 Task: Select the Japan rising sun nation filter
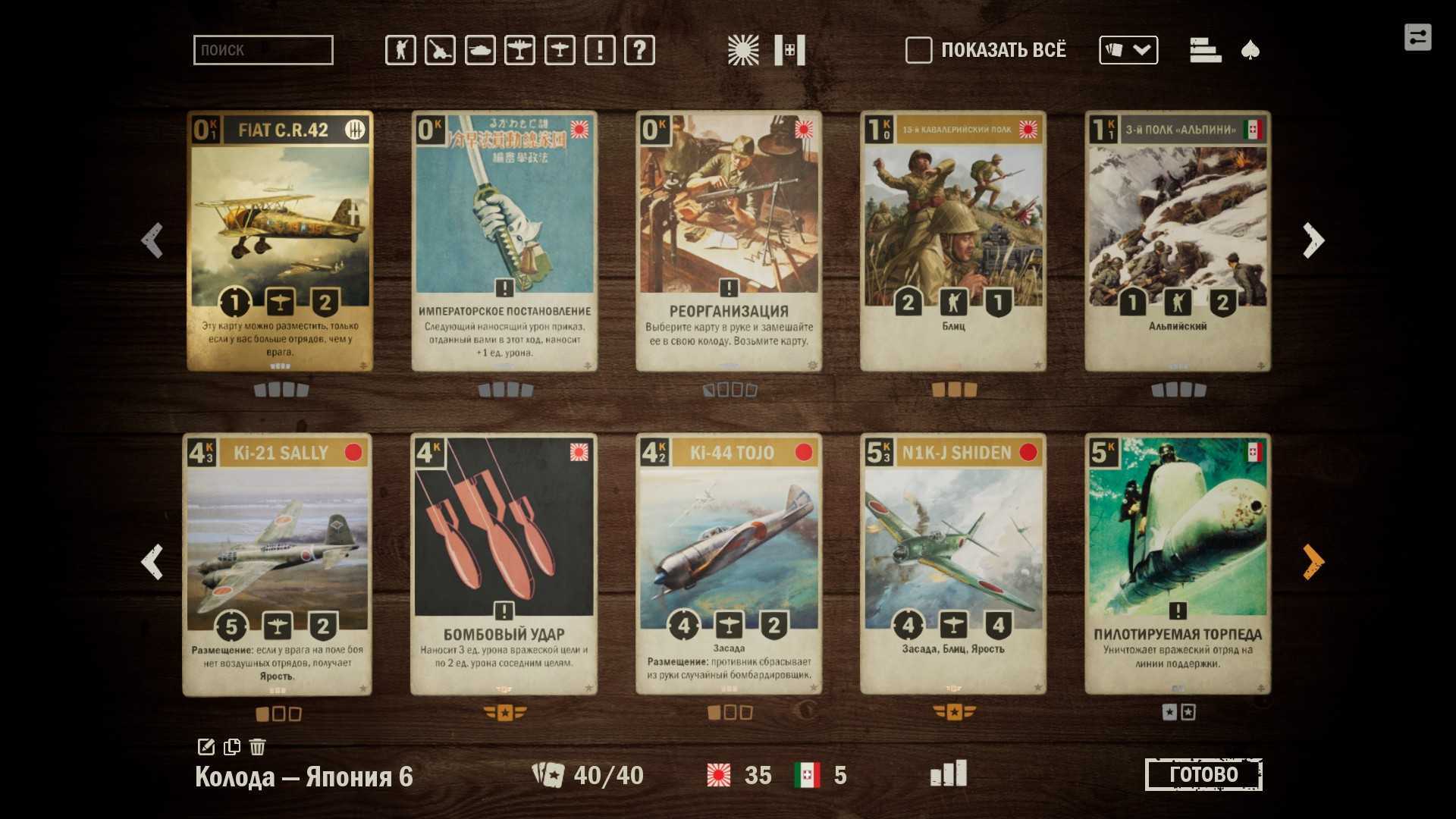pos(742,50)
